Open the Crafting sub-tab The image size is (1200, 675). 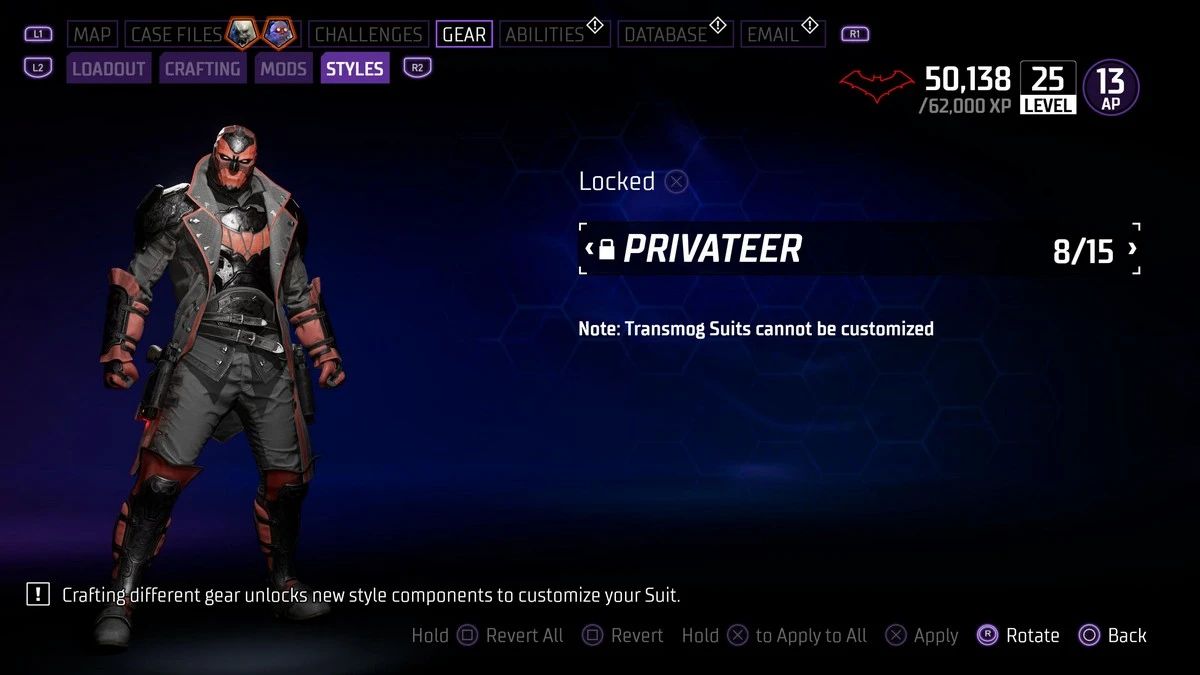click(x=202, y=69)
